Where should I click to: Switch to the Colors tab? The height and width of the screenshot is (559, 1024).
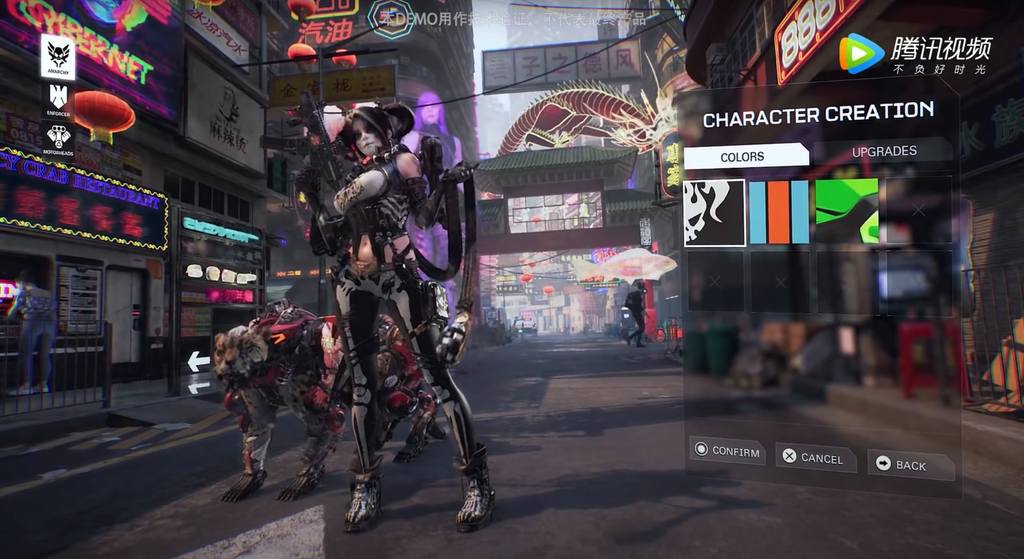pyautogui.click(x=744, y=156)
